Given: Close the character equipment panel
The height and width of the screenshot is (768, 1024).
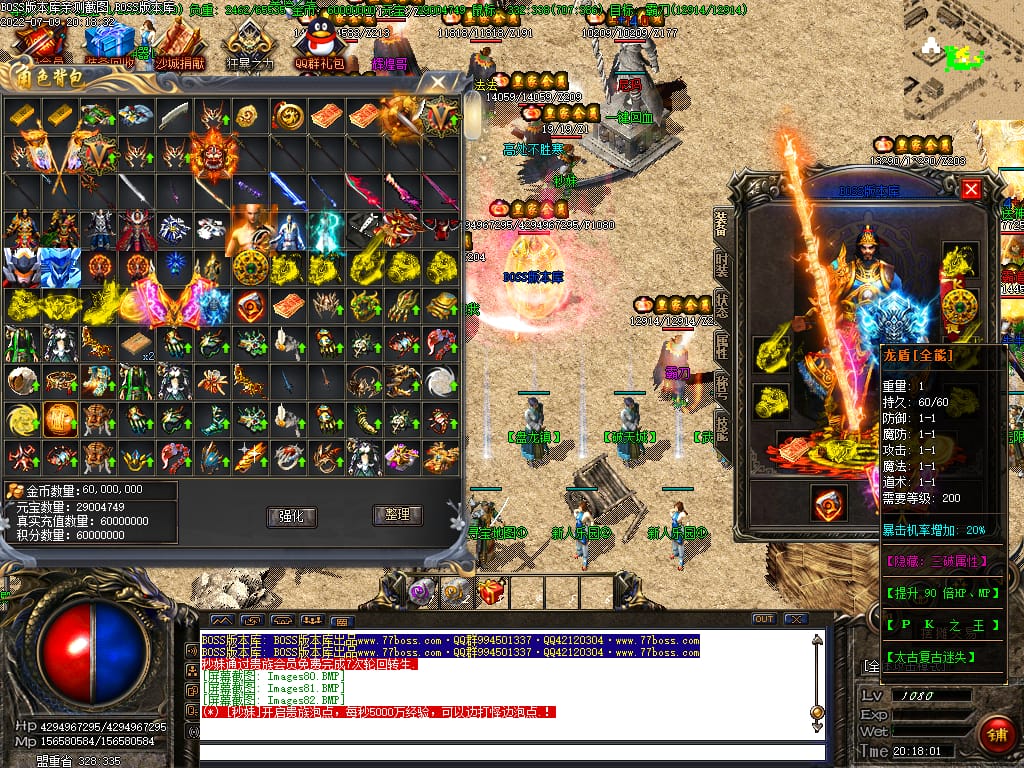Looking at the screenshot, I should click(x=970, y=188).
